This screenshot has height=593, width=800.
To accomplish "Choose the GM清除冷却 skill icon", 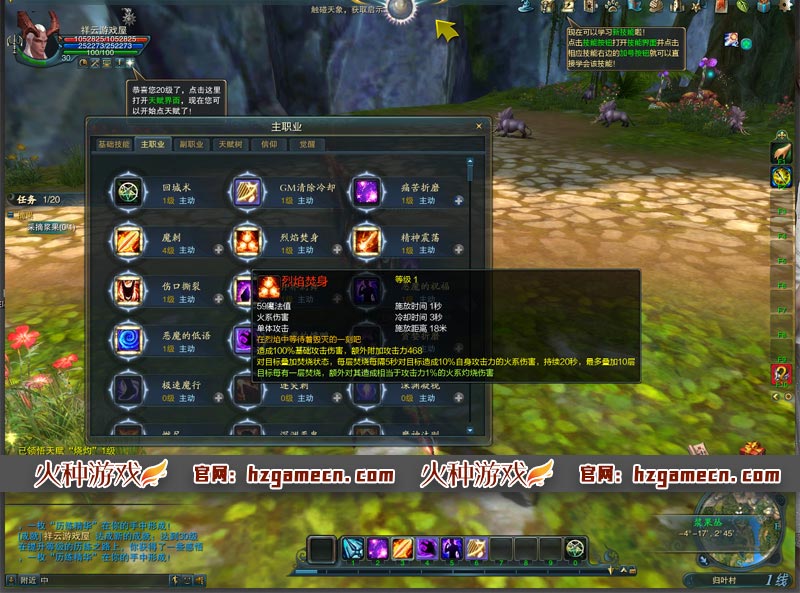I will click(246, 192).
